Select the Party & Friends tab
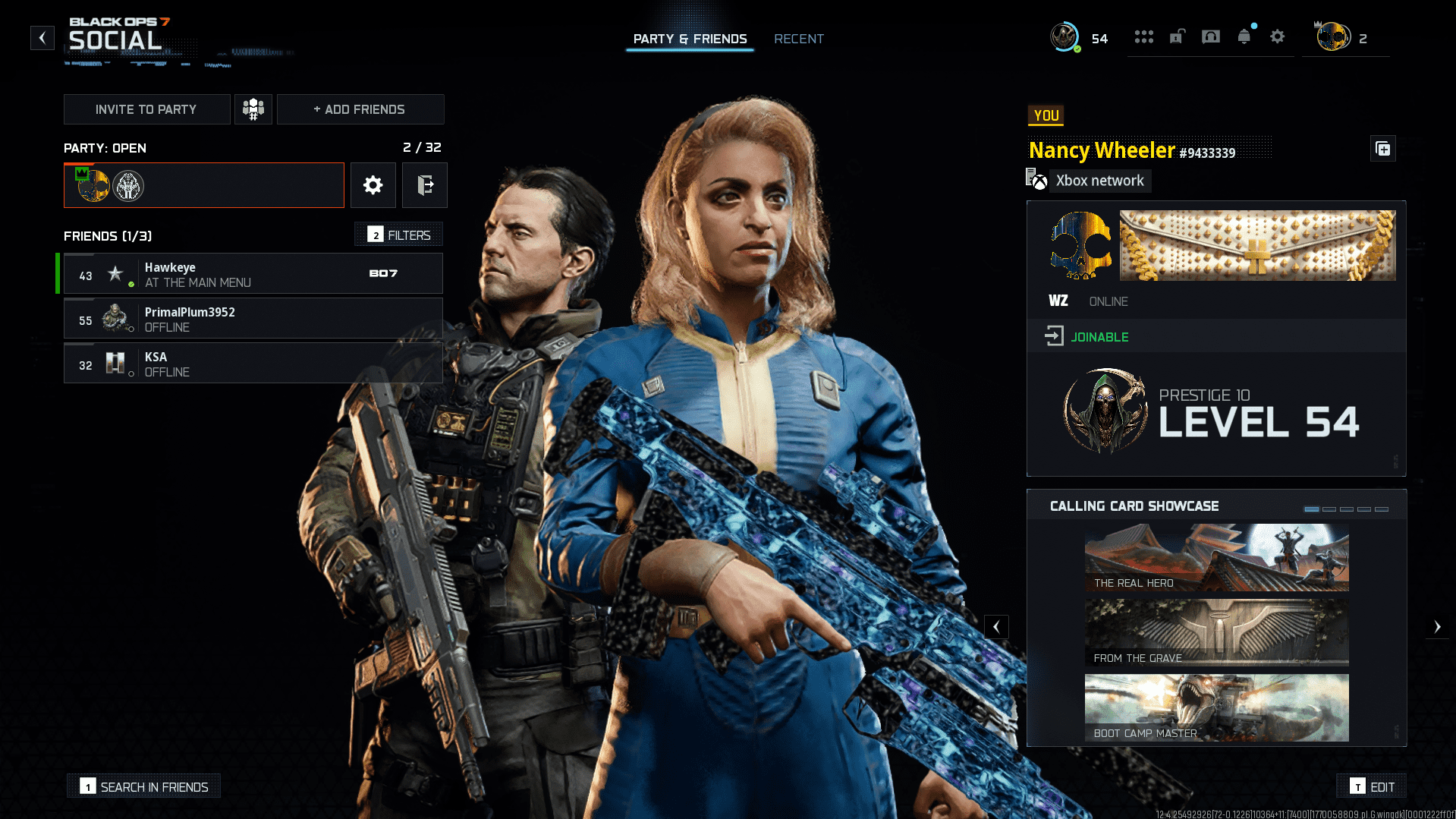Image resolution: width=1456 pixels, height=819 pixels. click(x=690, y=39)
